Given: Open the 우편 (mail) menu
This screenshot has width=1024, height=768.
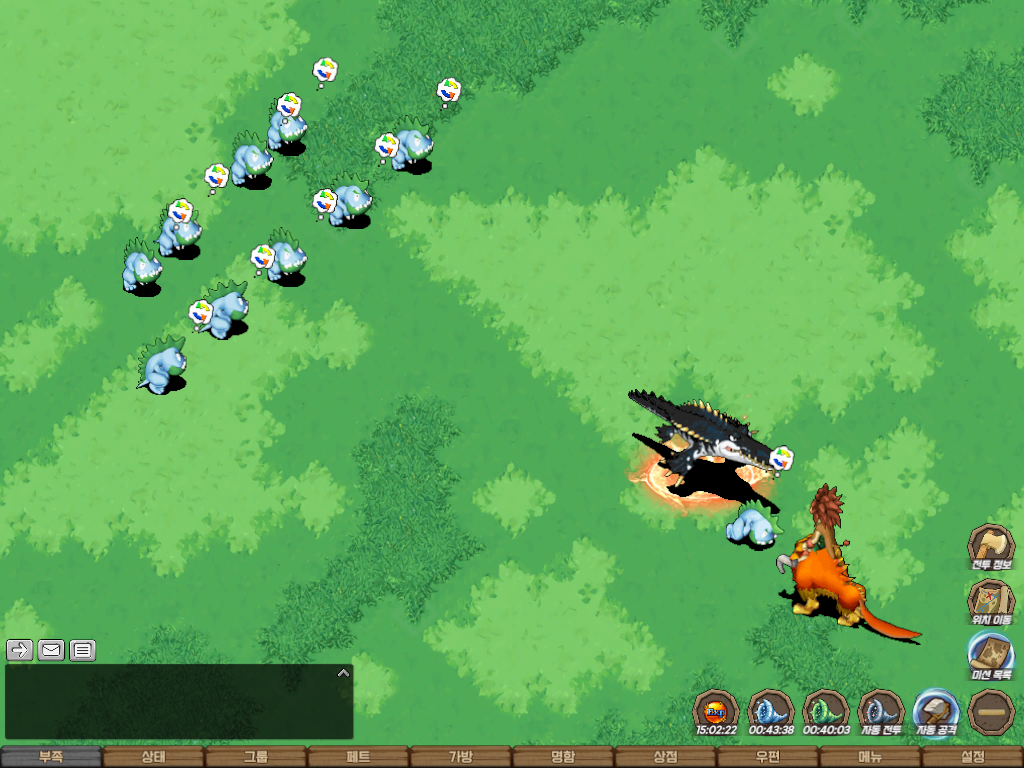Looking at the screenshot, I should pyautogui.click(x=768, y=757).
